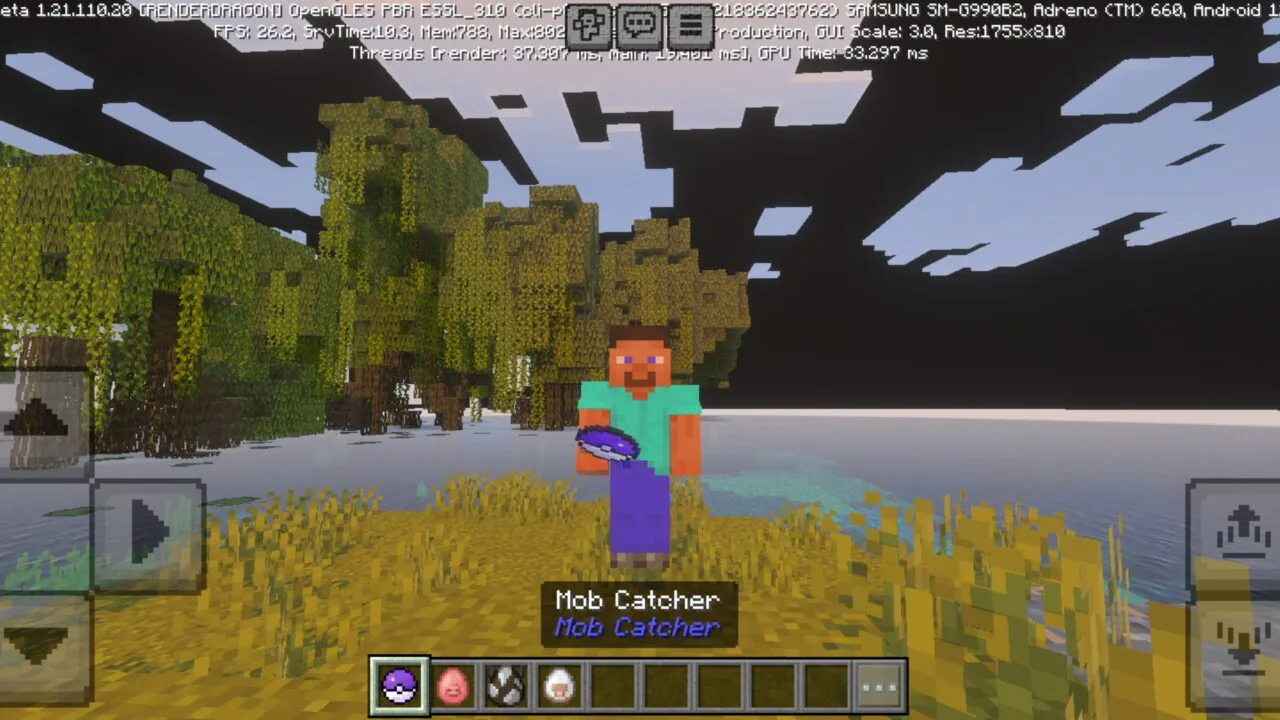Select the pink spawn egg item
The image size is (1280, 720).
pos(453,685)
